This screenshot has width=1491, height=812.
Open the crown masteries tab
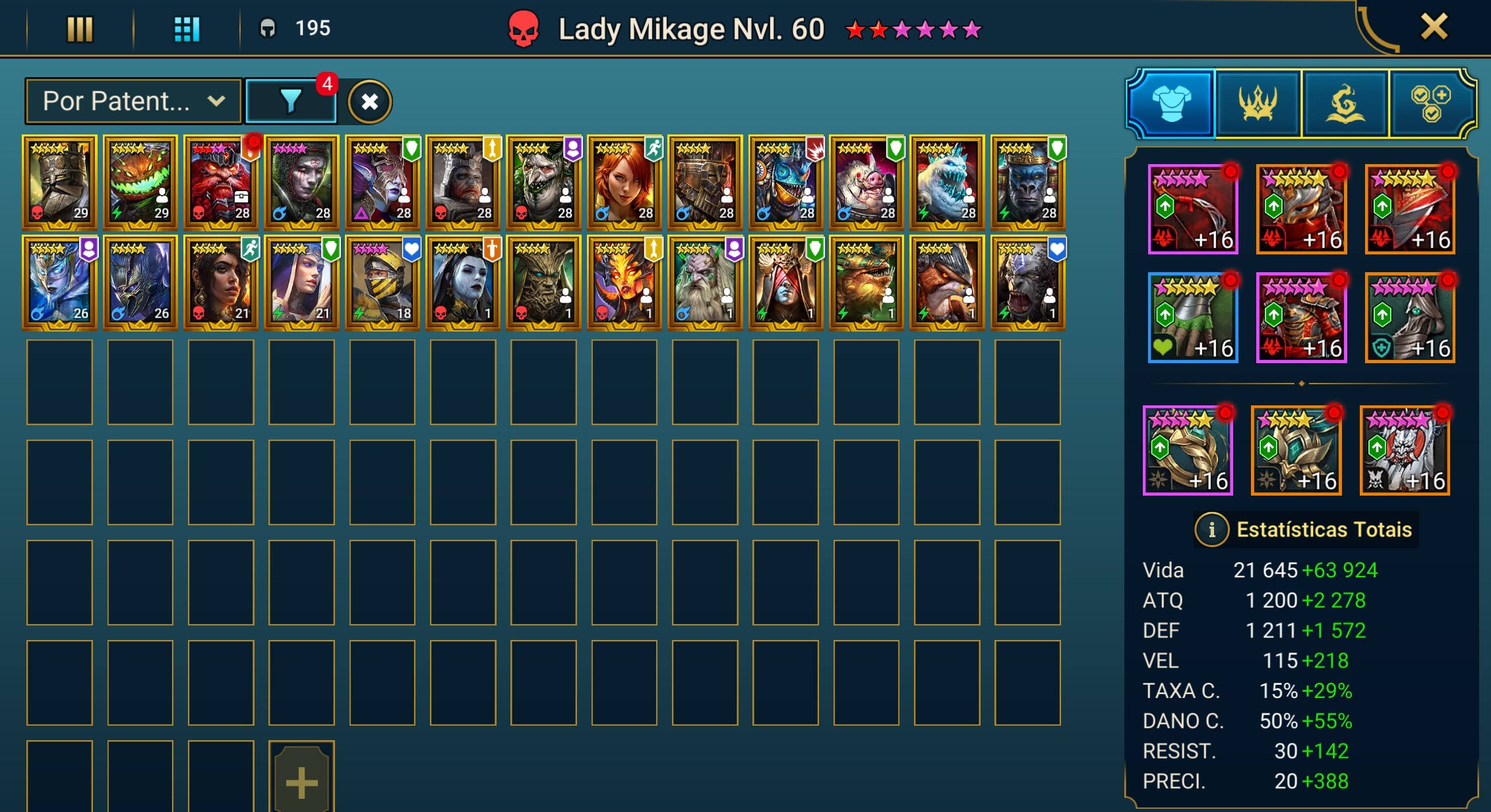tap(1258, 103)
